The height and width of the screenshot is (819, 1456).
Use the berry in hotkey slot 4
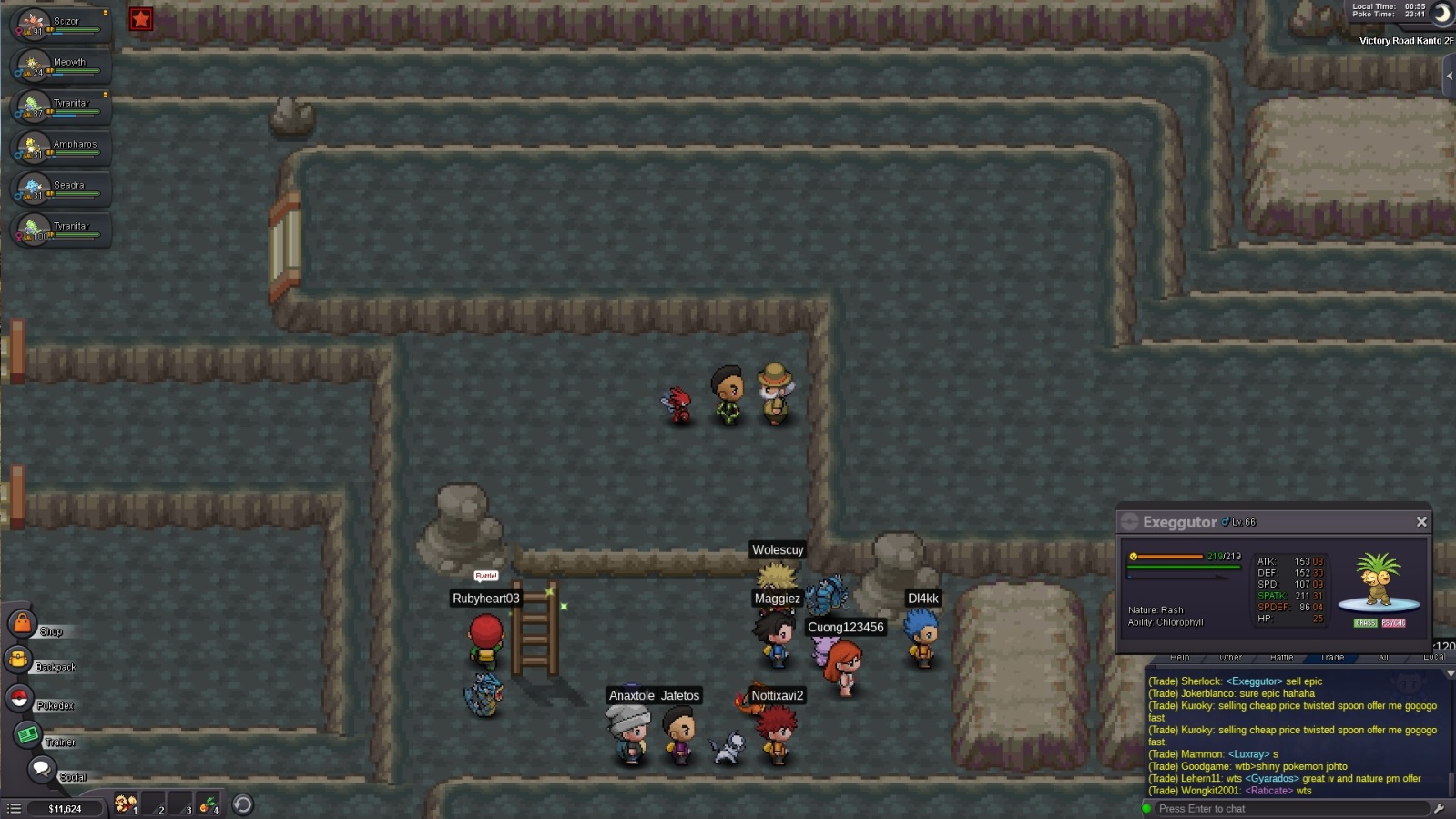coord(209,804)
